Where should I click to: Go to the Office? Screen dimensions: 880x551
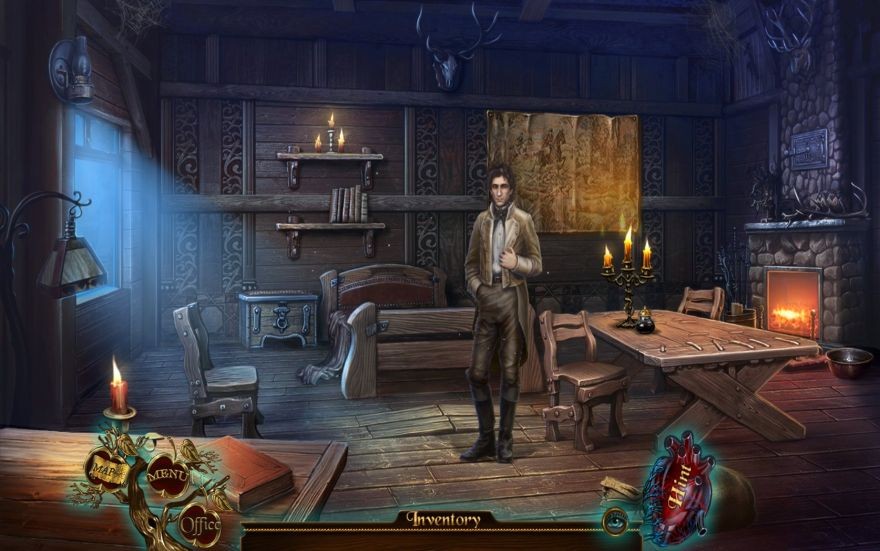coord(200,522)
